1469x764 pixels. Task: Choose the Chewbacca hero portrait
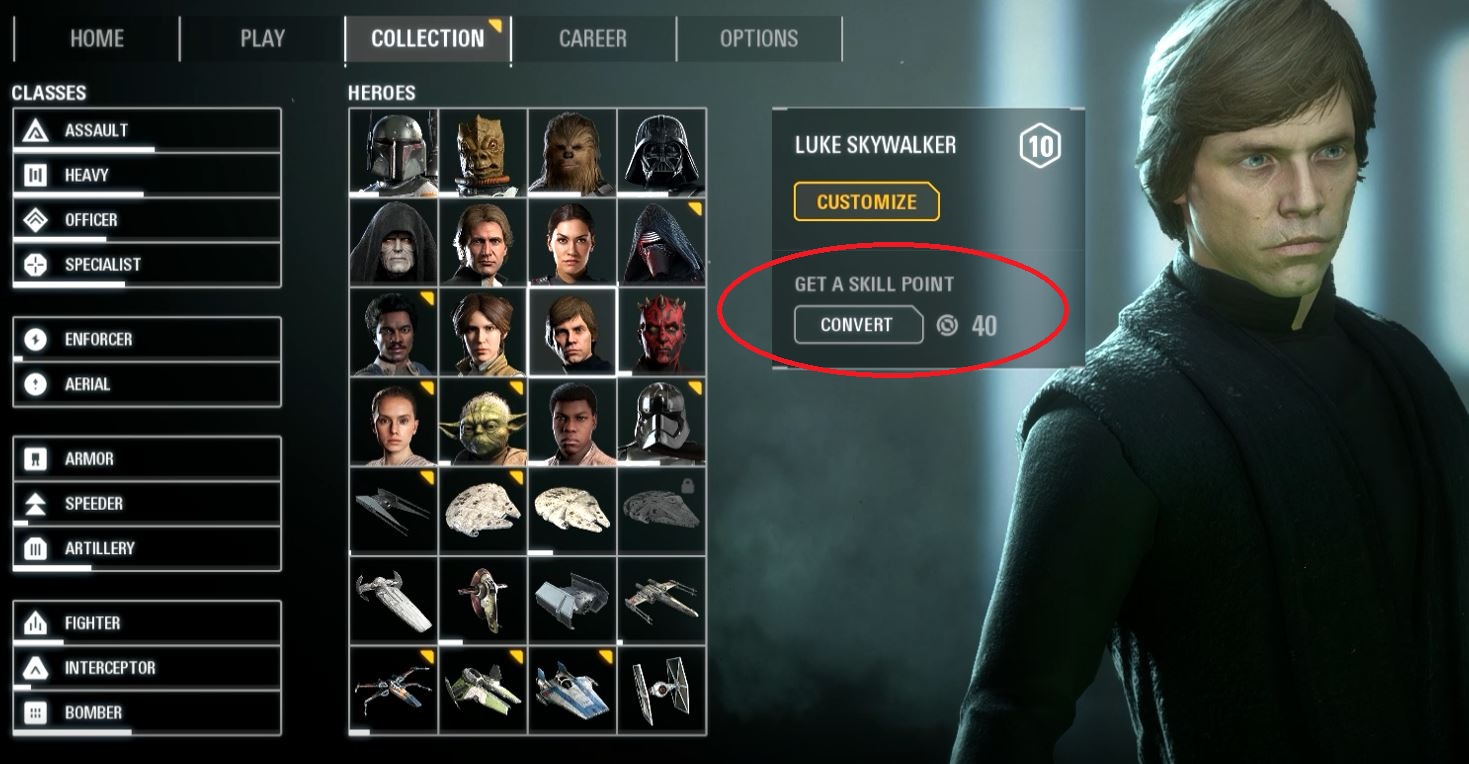(572, 152)
